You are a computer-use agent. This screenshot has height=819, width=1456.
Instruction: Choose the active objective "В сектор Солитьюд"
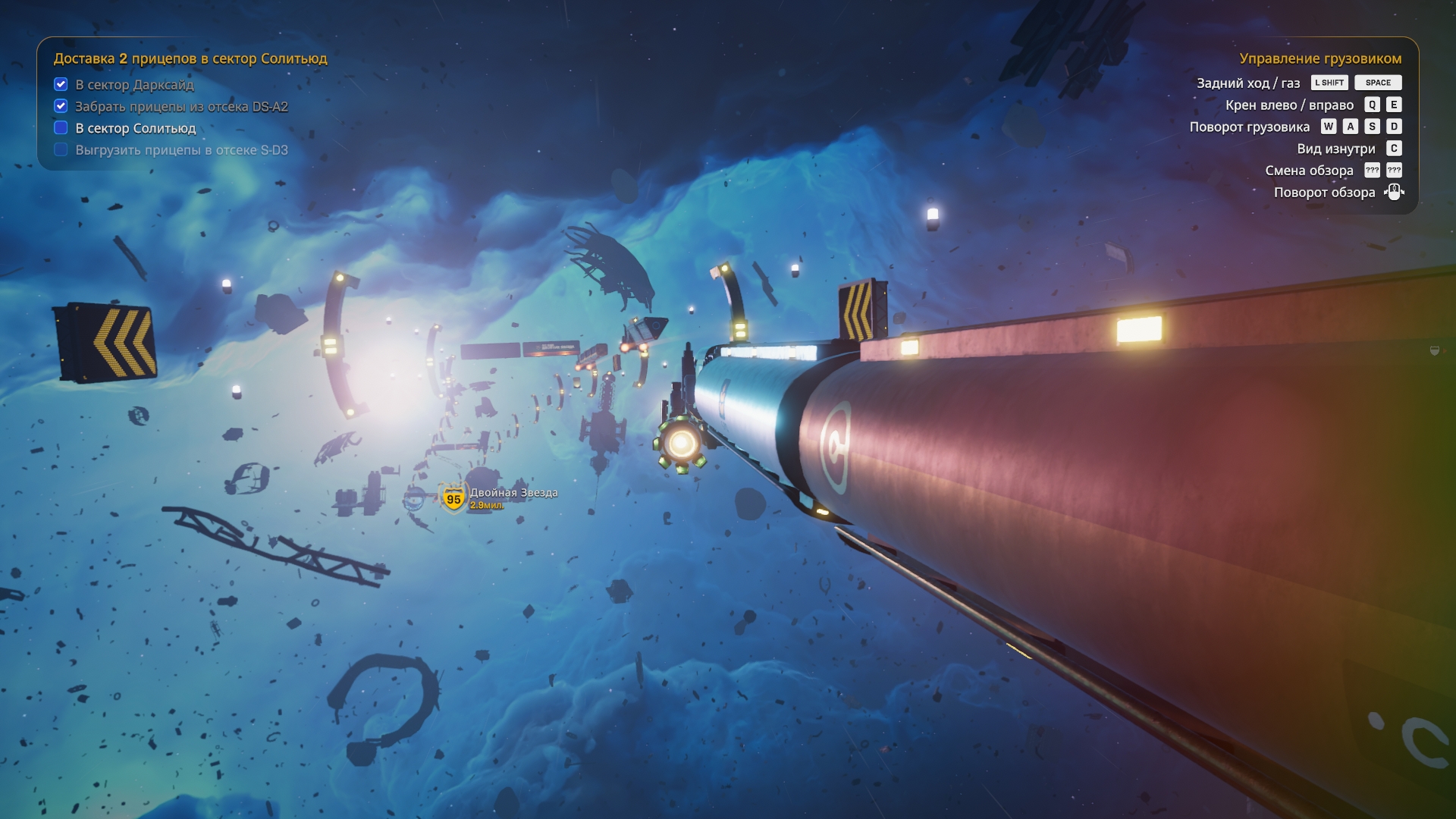click(x=135, y=128)
